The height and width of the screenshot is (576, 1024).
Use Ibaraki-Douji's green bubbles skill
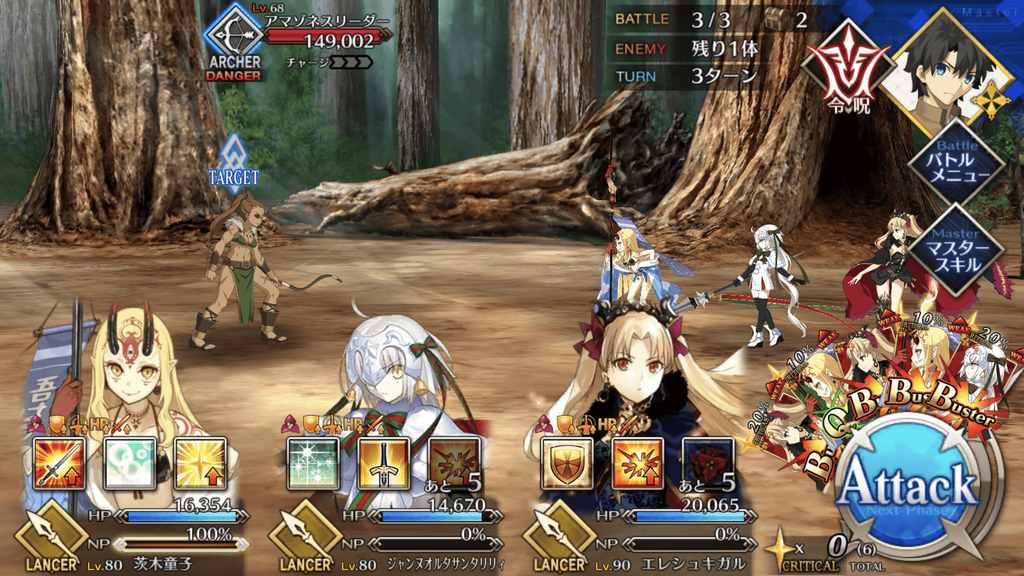point(129,463)
